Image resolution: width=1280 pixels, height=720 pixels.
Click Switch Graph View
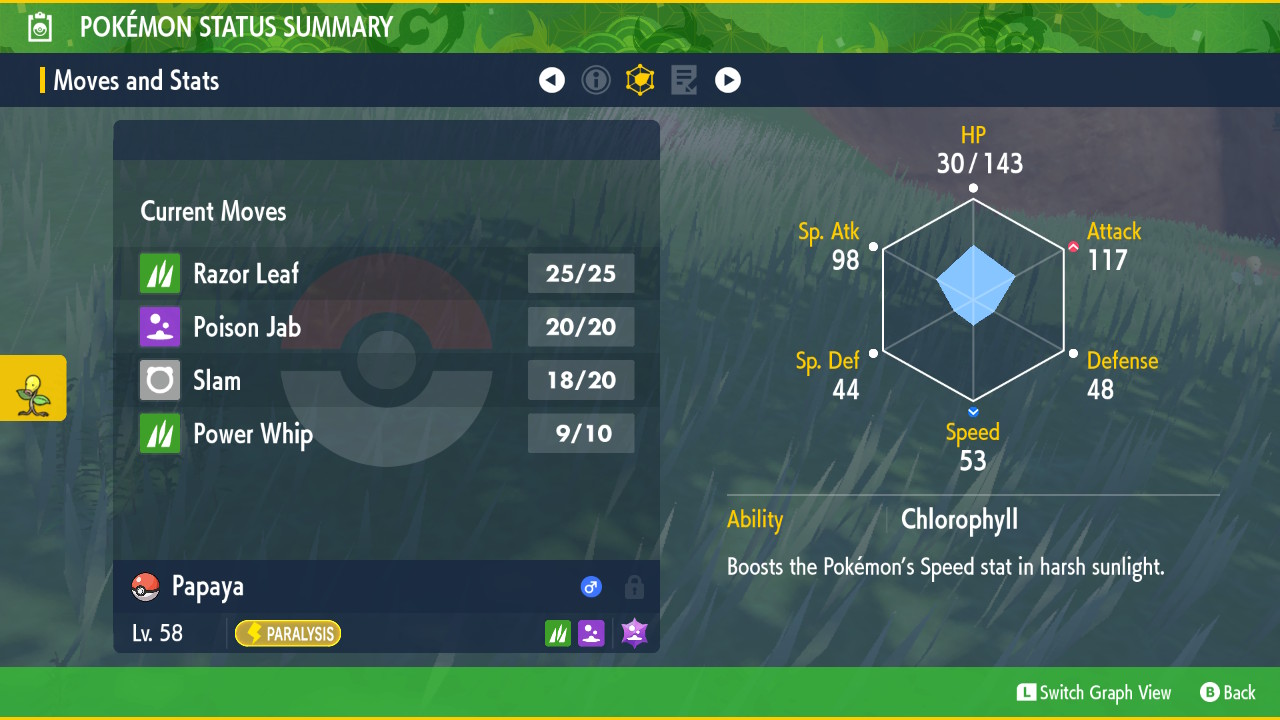coord(1094,692)
